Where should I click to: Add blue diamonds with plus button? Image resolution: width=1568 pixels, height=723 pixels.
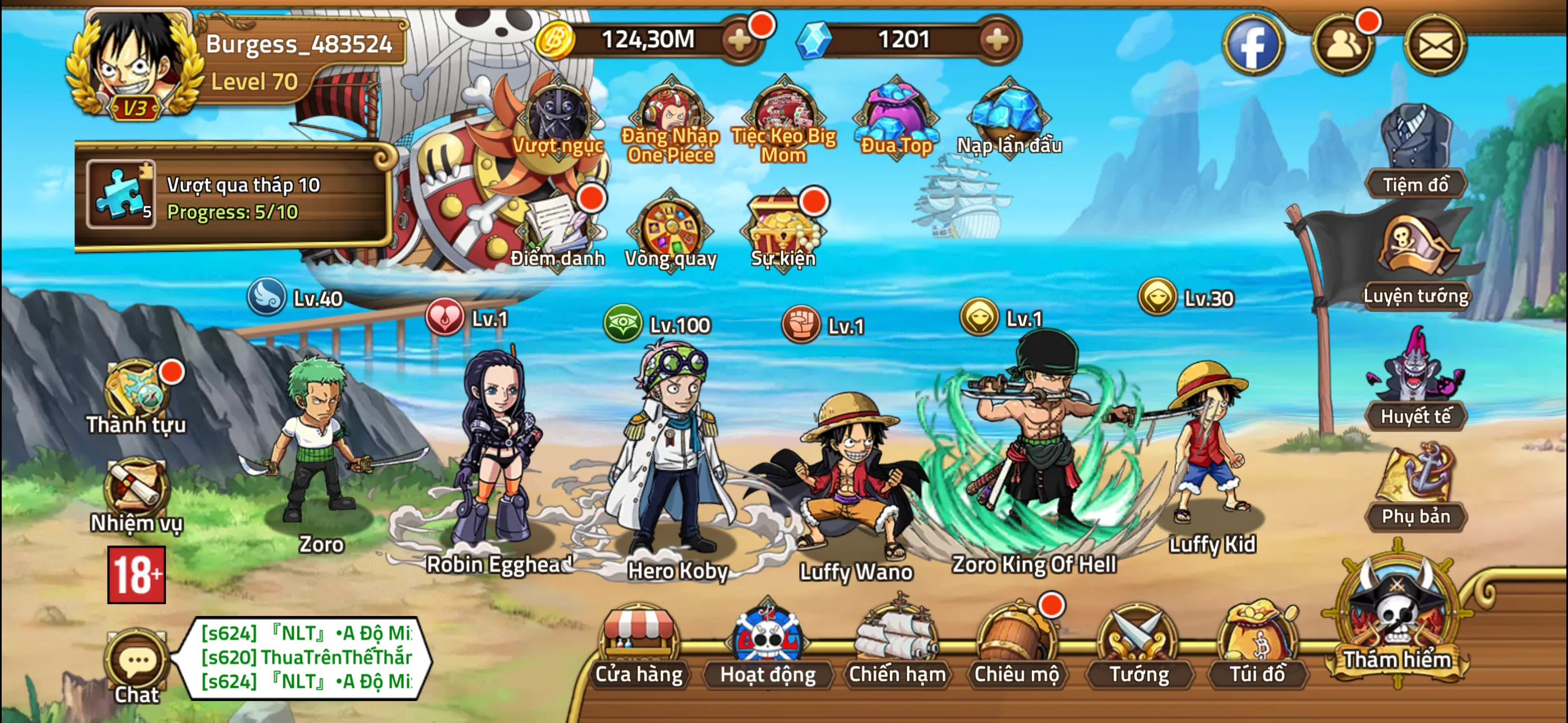tap(997, 40)
